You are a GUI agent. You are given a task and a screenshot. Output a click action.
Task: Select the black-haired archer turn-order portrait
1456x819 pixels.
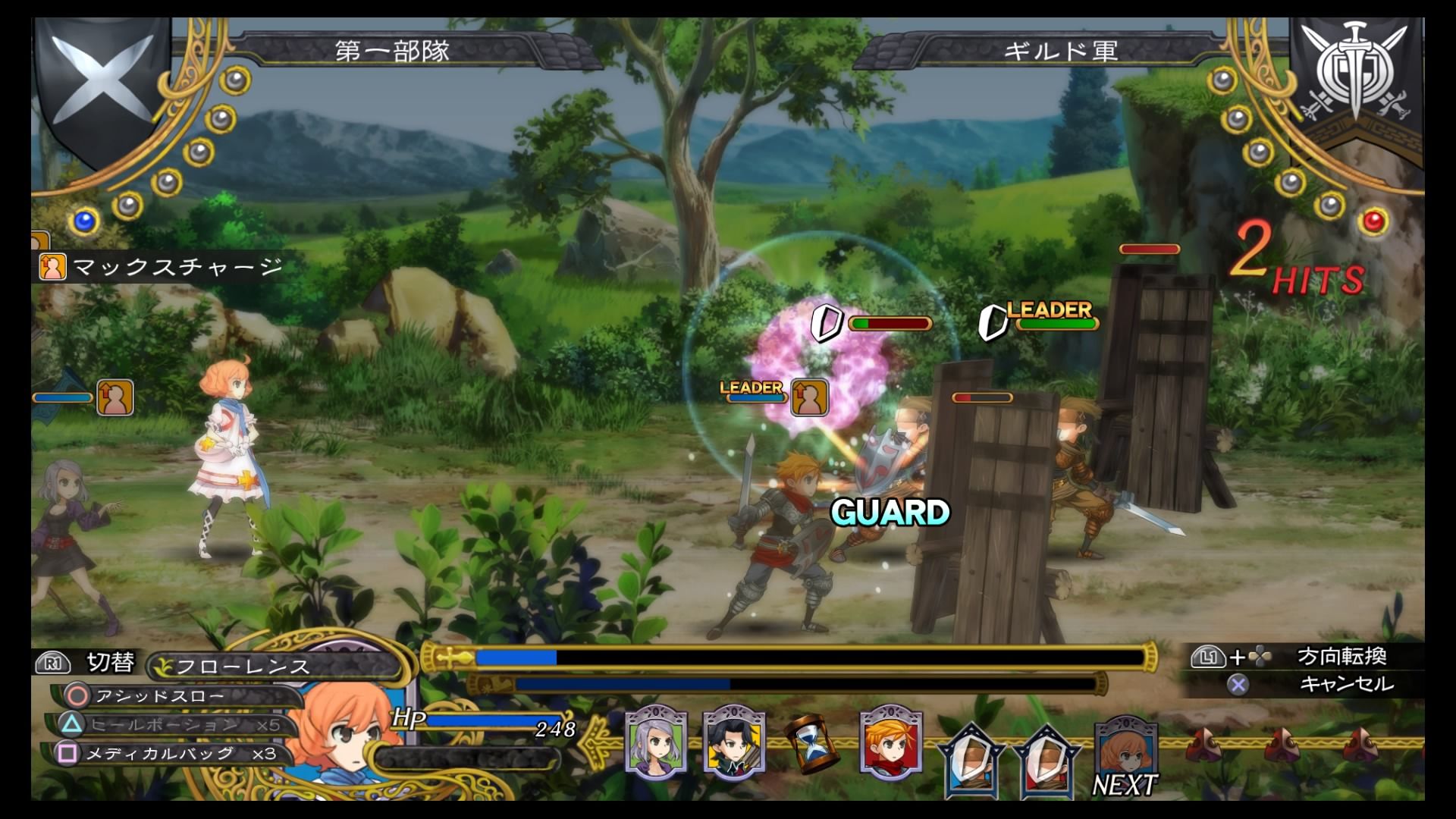pos(733,742)
